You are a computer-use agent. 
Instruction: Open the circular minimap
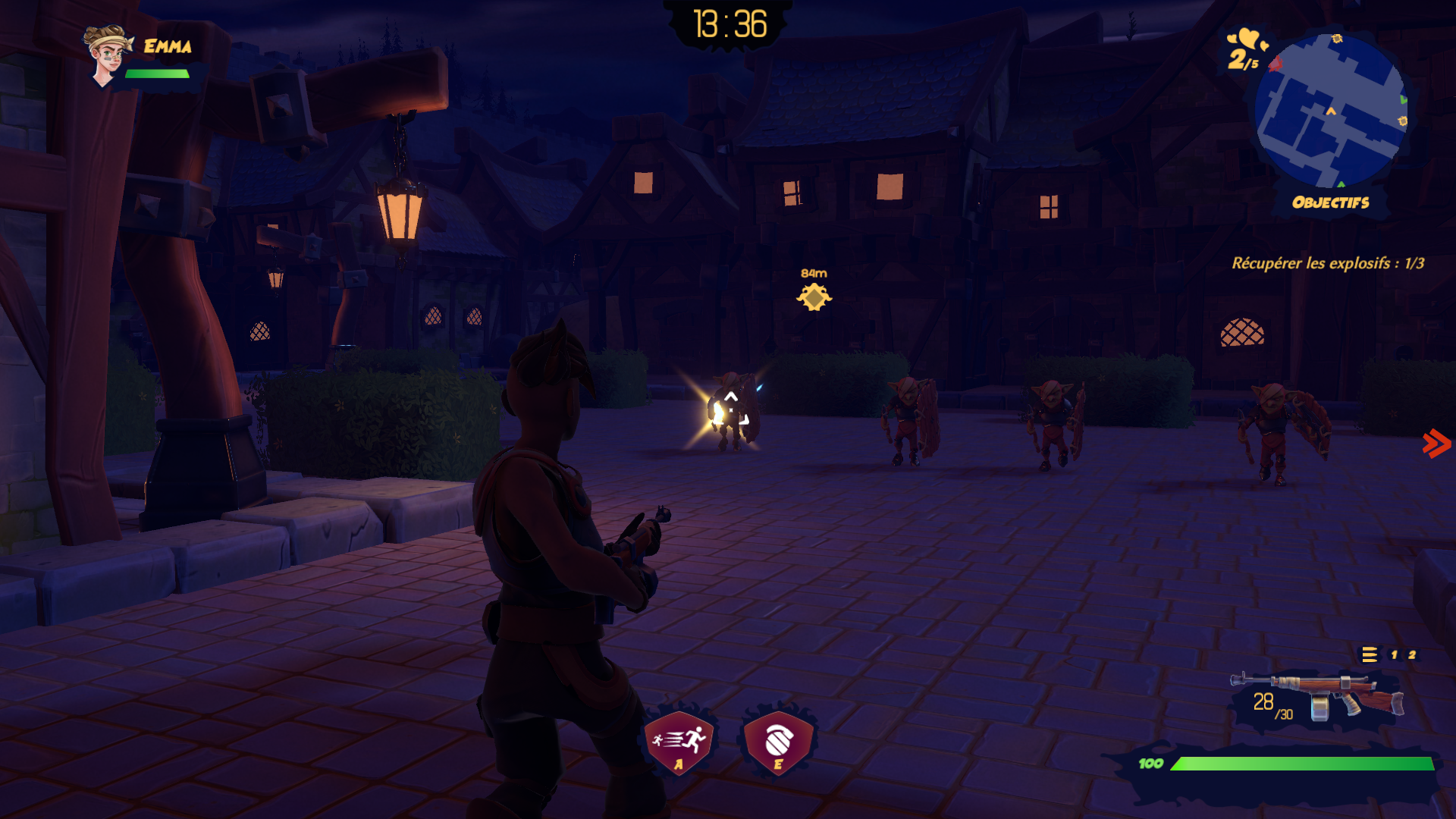click(x=1331, y=111)
